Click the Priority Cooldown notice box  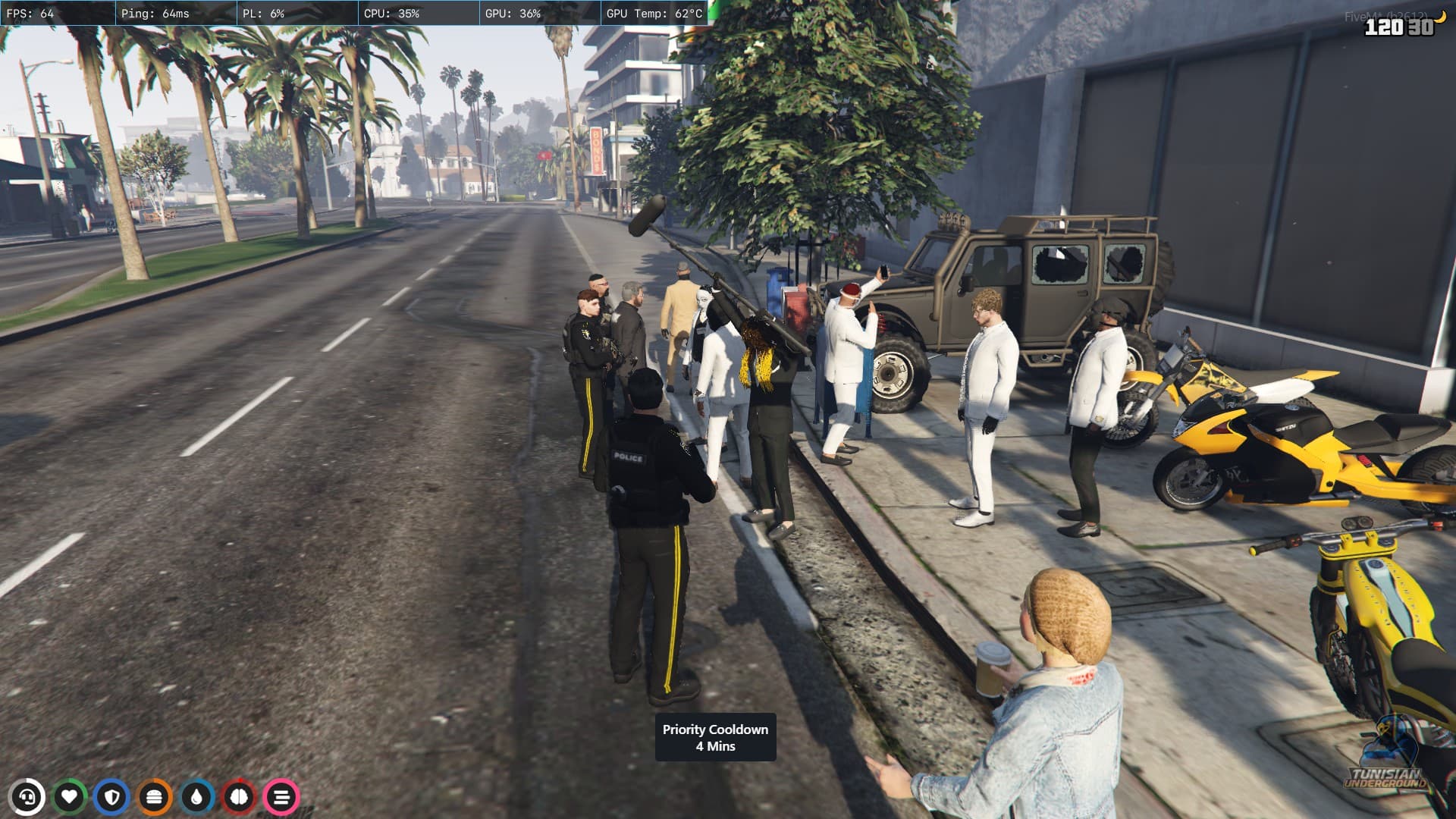click(x=715, y=737)
